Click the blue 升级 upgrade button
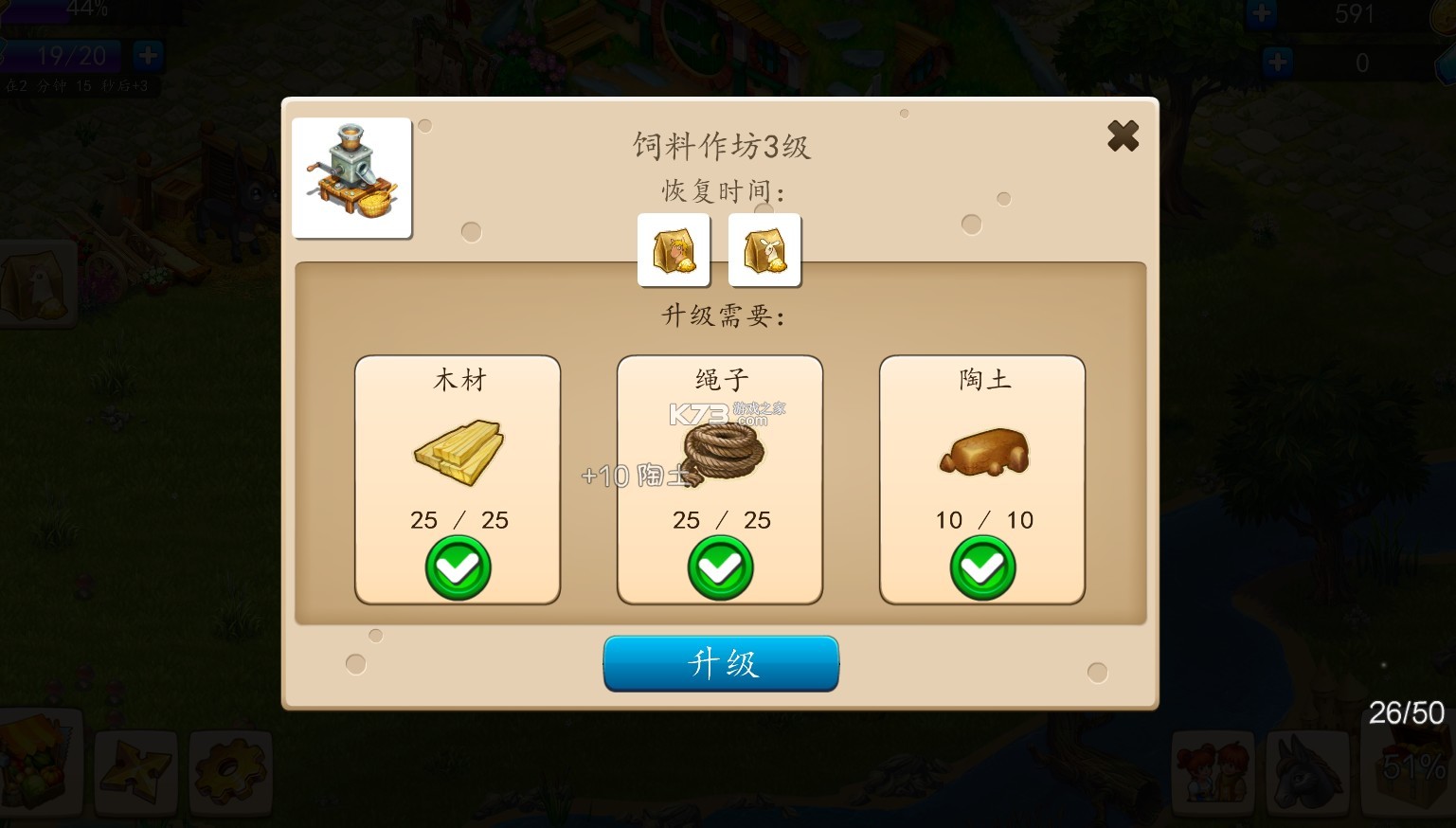 [721, 663]
